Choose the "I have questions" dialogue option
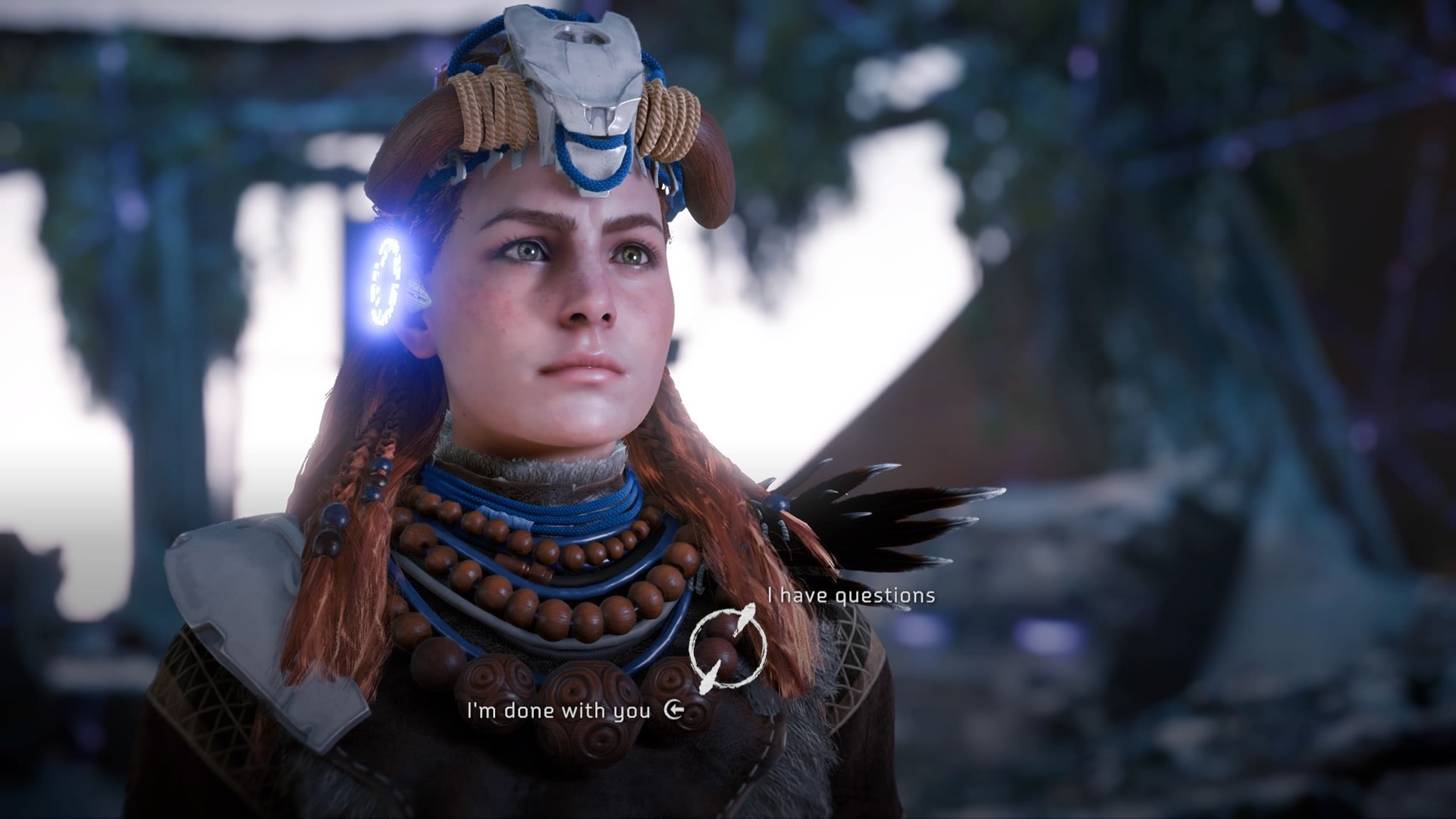The width and height of the screenshot is (1456, 819). 851,596
